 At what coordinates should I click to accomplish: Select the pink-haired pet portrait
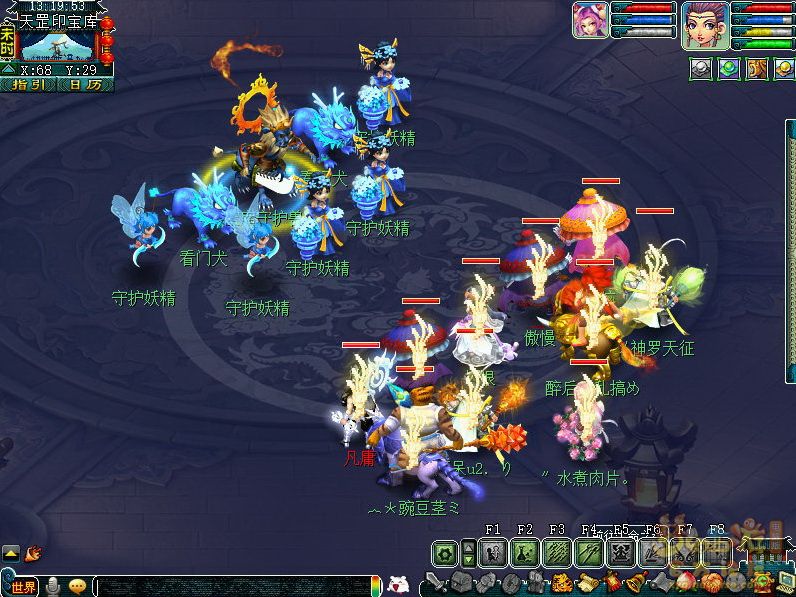[x=590, y=20]
